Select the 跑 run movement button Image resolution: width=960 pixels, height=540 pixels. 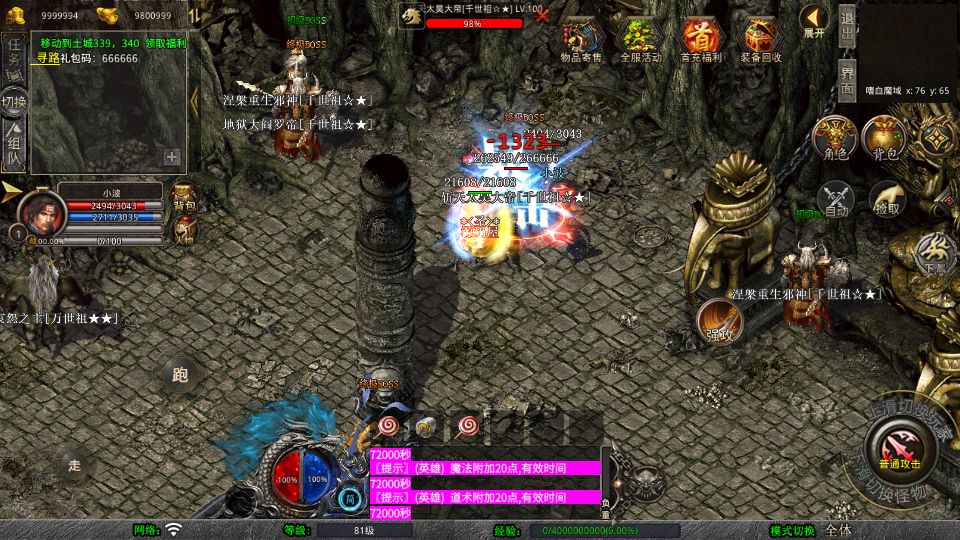click(x=180, y=375)
